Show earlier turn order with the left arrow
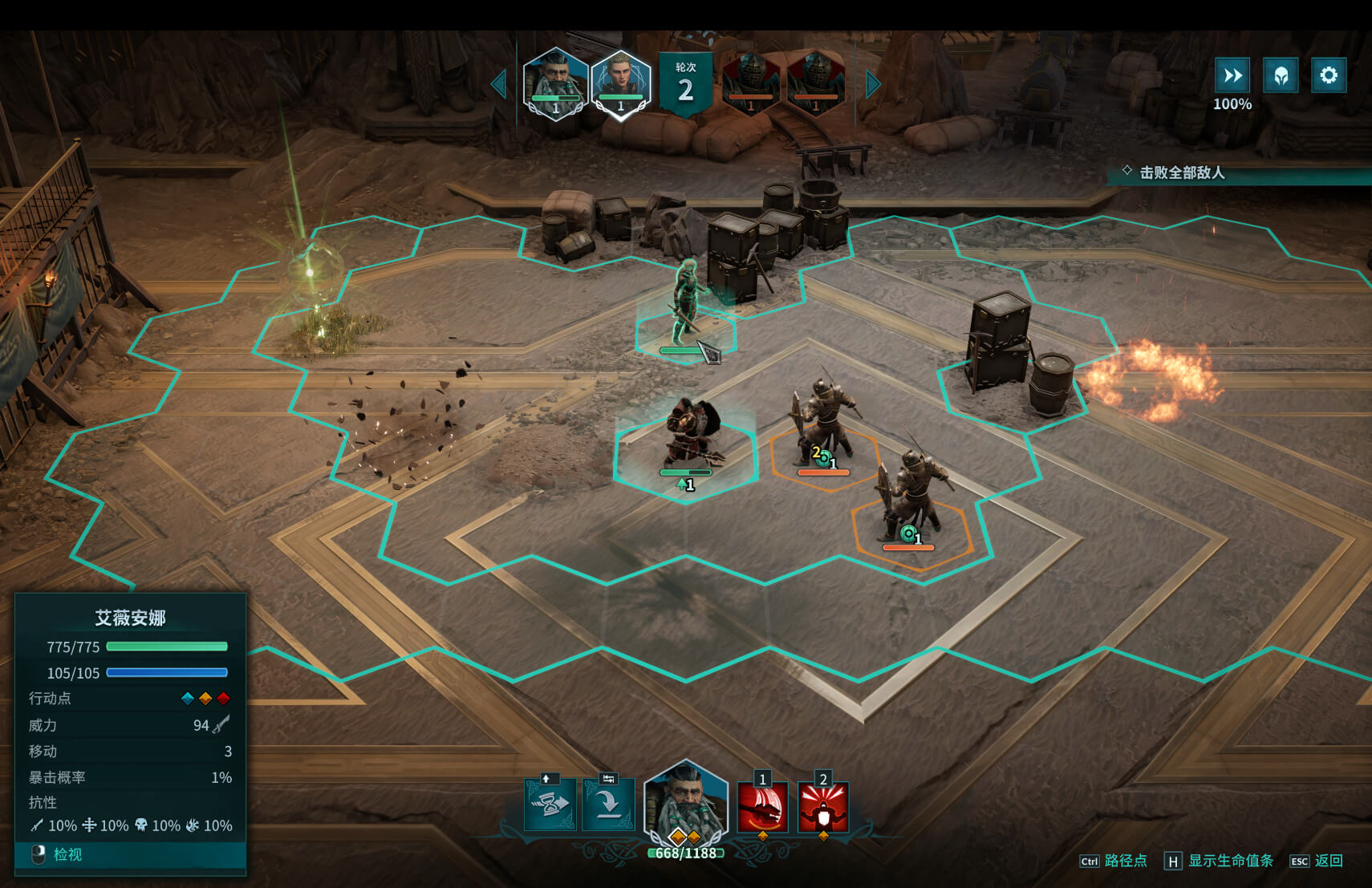The image size is (1372, 888). (500, 84)
